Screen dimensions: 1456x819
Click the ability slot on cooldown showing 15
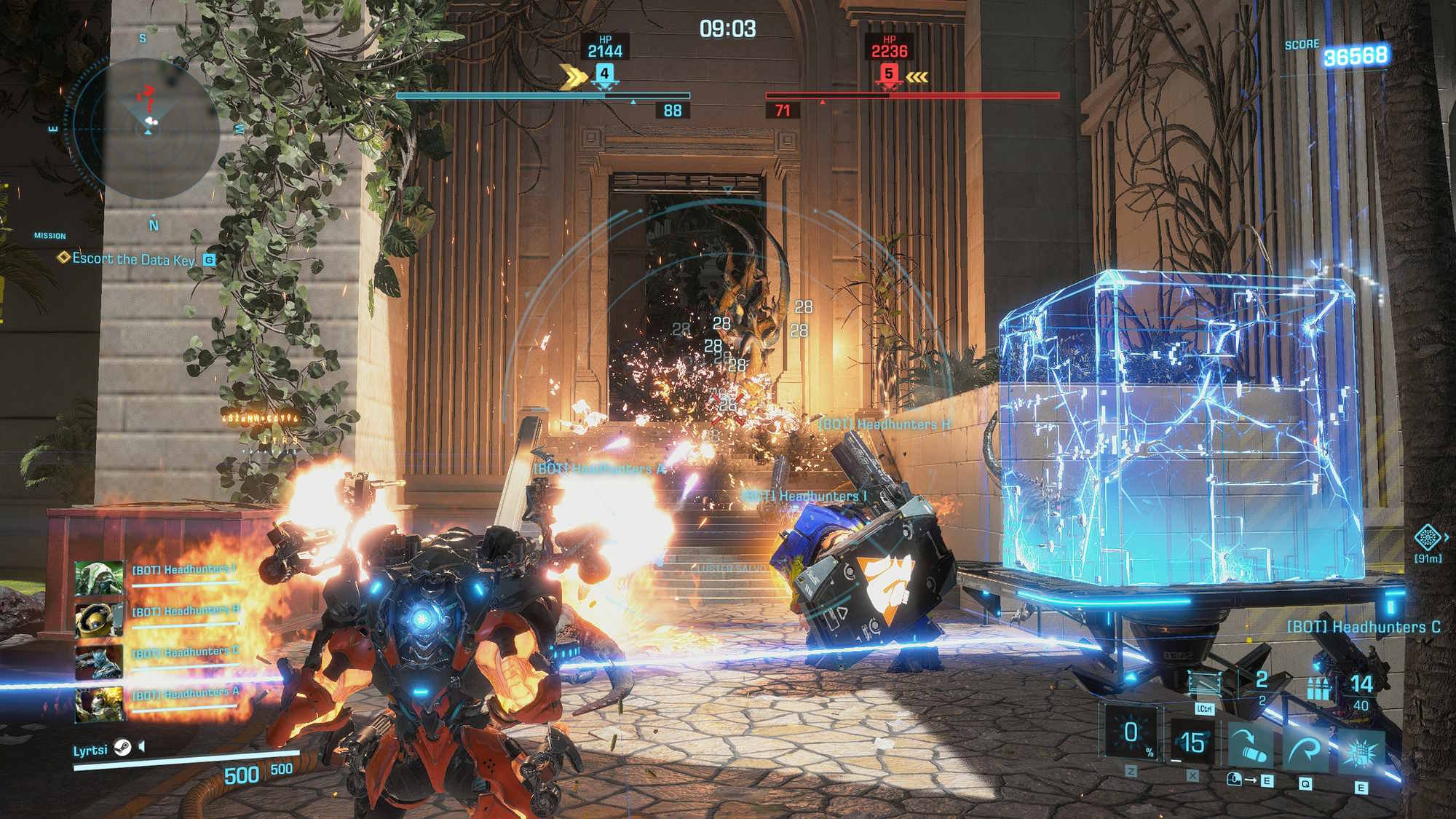point(1192,742)
